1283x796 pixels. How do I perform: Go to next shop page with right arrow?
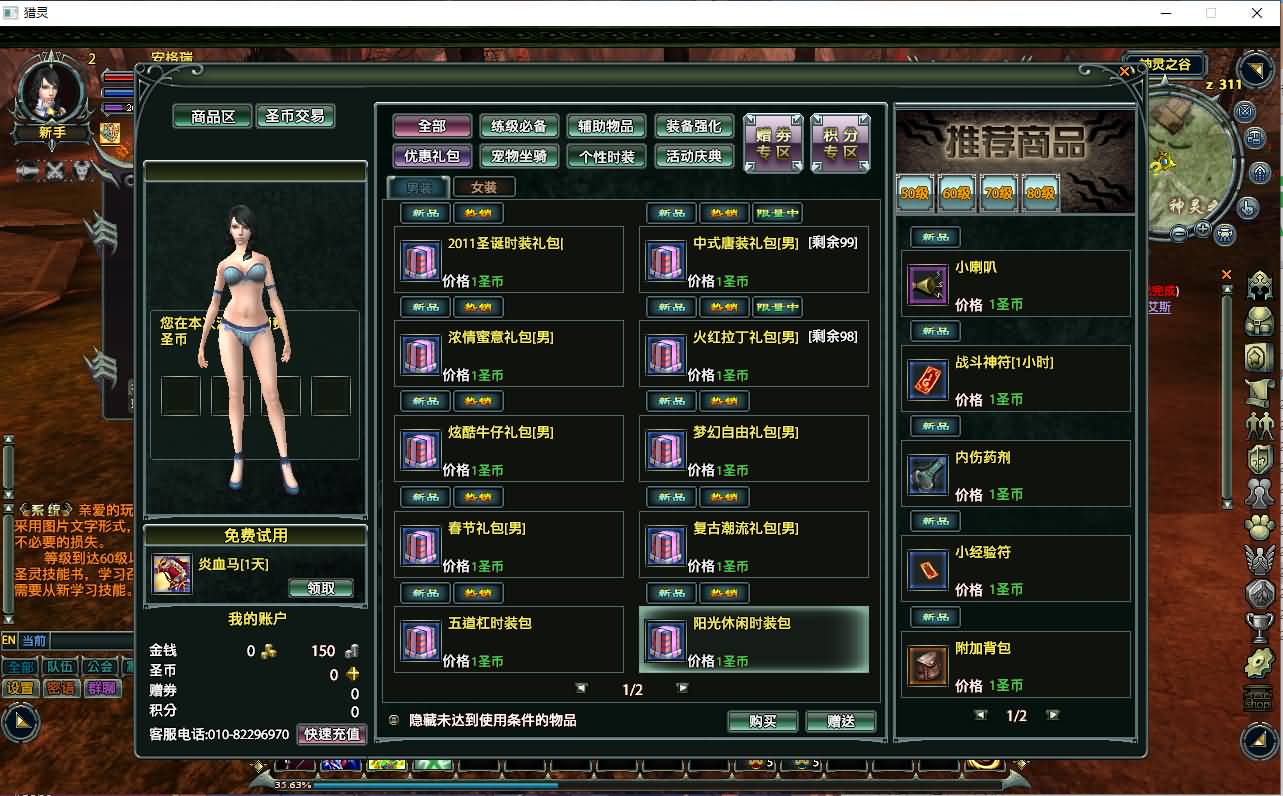coord(685,688)
